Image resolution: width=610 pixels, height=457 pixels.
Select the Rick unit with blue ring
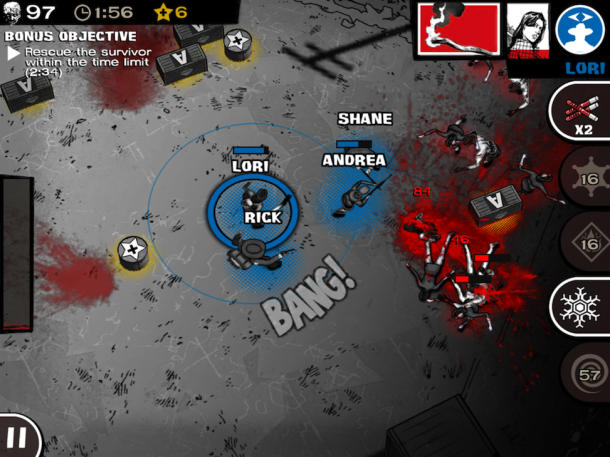(250, 212)
